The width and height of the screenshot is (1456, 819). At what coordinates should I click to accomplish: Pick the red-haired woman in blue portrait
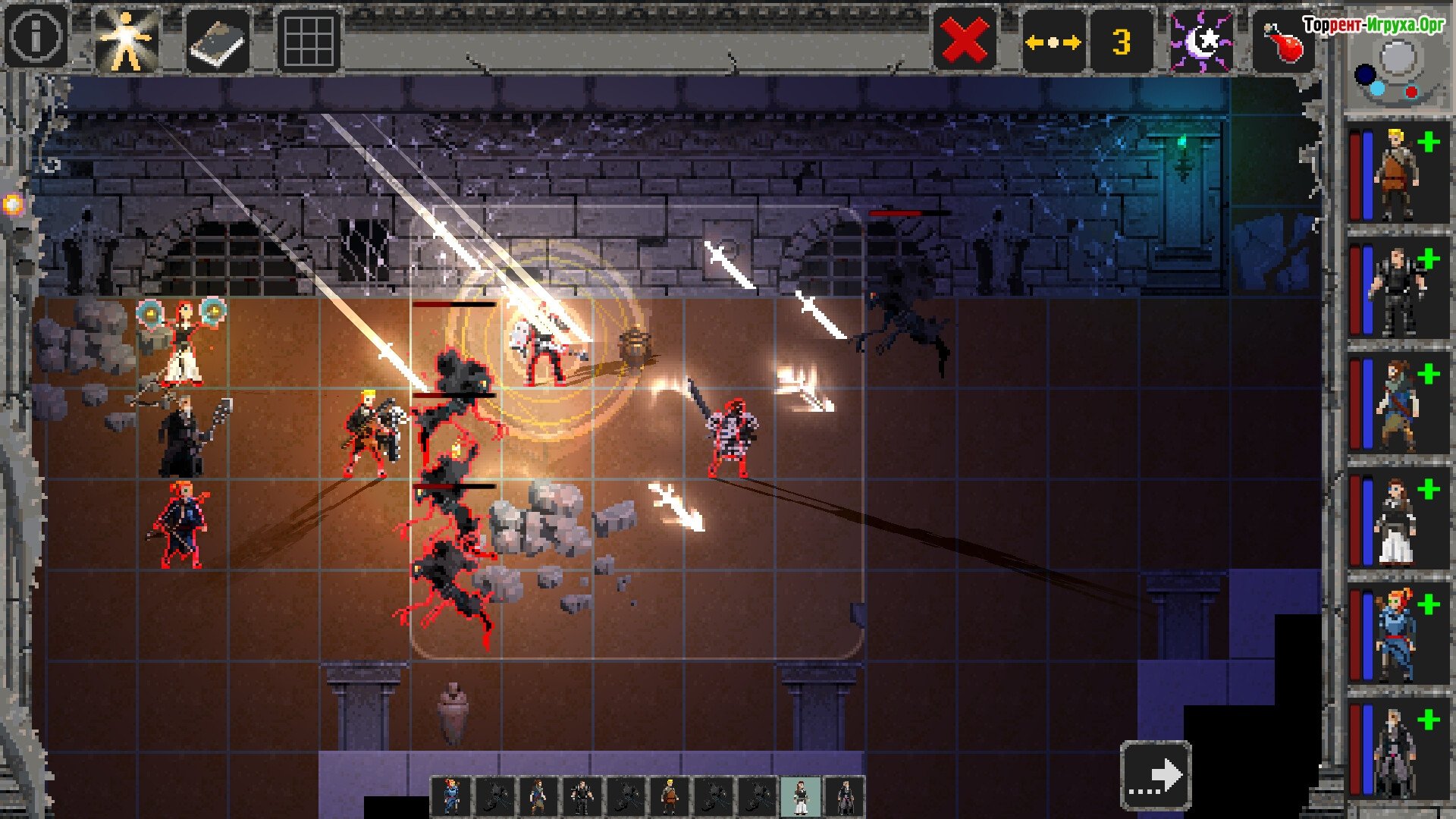[1396, 639]
